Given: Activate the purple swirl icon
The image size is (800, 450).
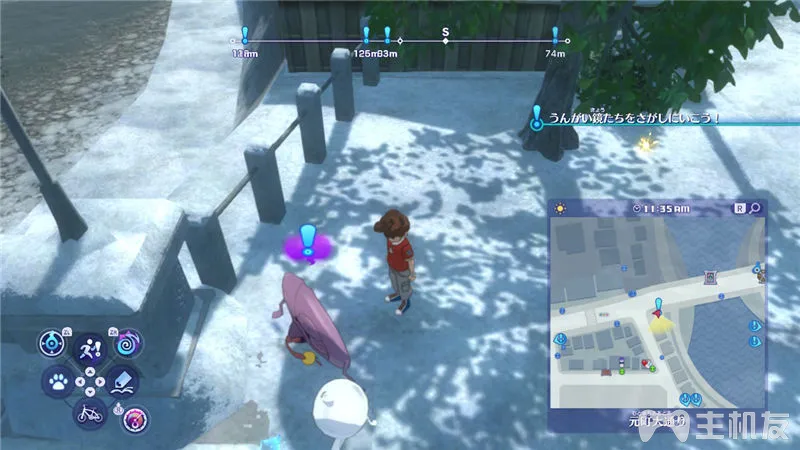Looking at the screenshot, I should point(129,345).
